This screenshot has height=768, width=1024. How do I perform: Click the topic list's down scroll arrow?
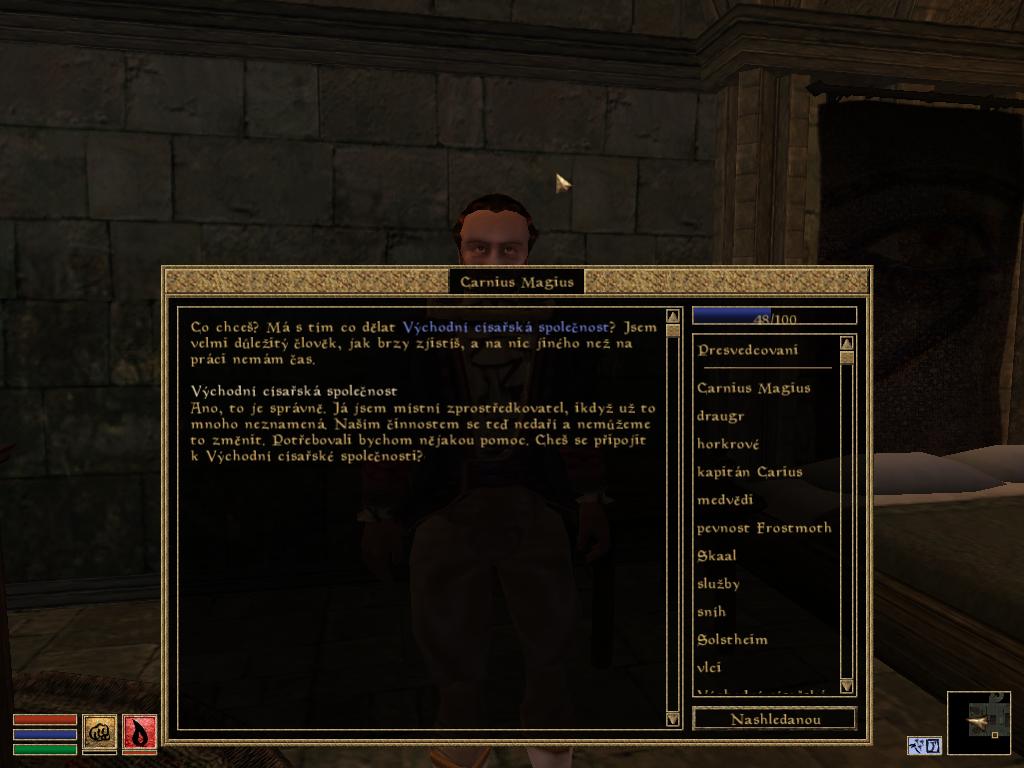click(x=847, y=686)
